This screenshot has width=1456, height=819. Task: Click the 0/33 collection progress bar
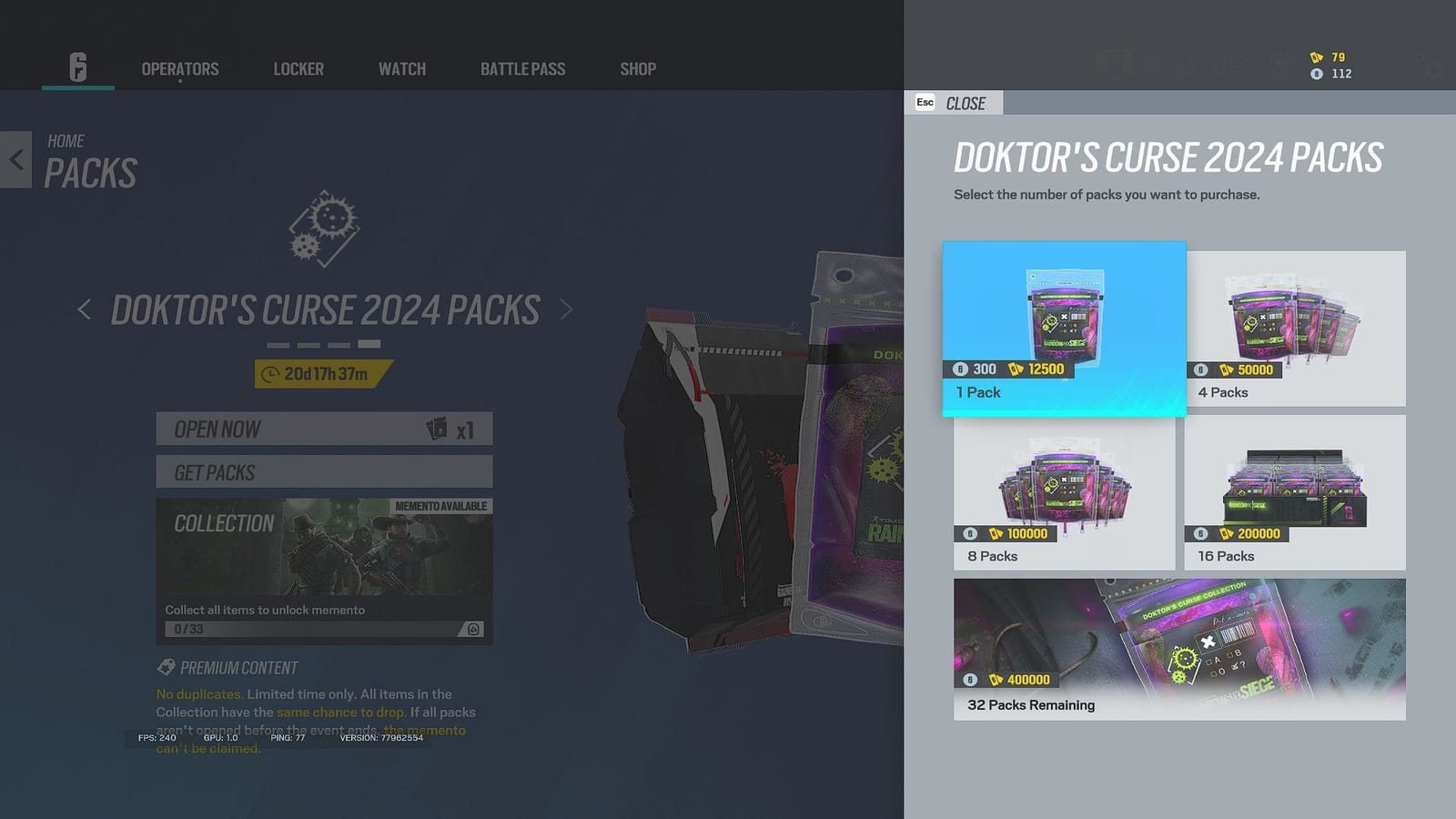(x=309, y=627)
